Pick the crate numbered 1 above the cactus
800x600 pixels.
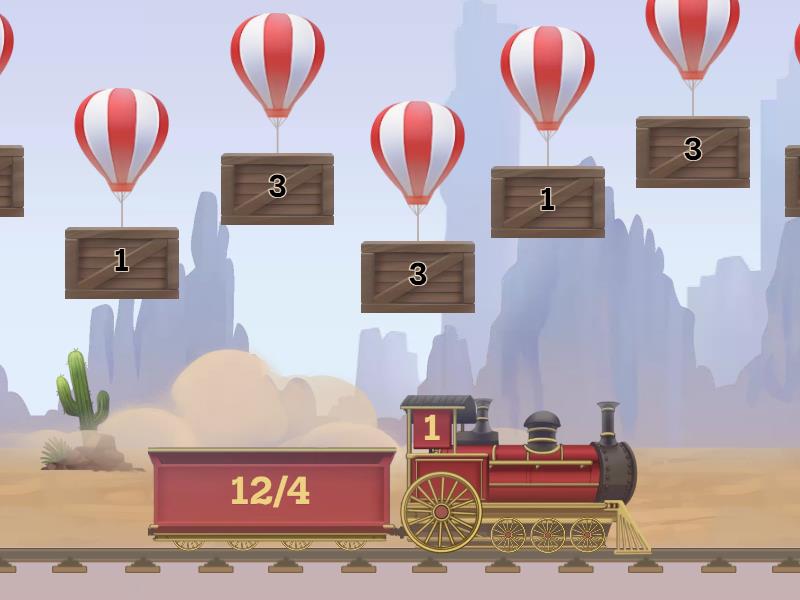(x=122, y=262)
